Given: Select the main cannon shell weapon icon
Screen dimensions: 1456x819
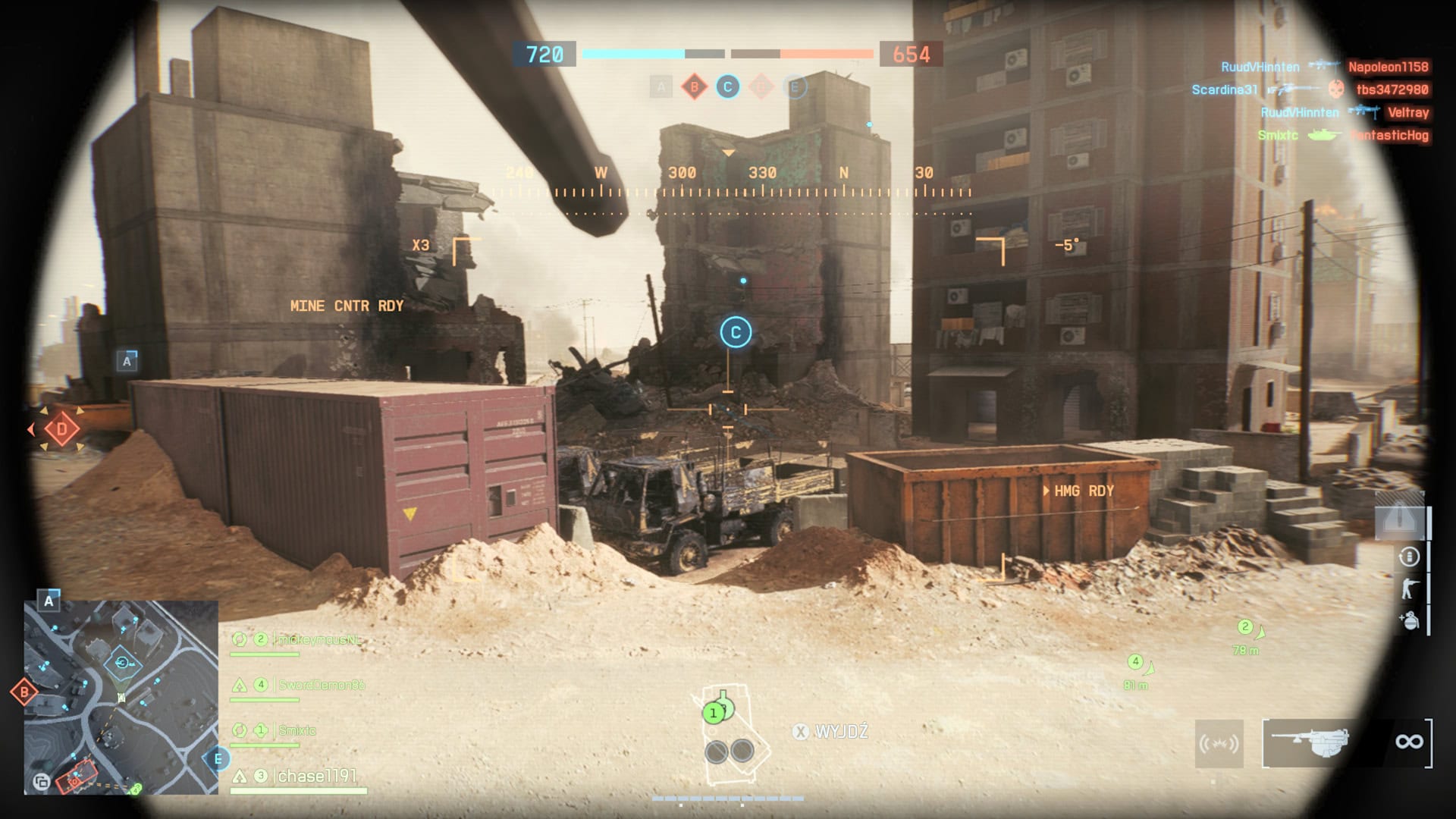Looking at the screenshot, I should (1410, 556).
